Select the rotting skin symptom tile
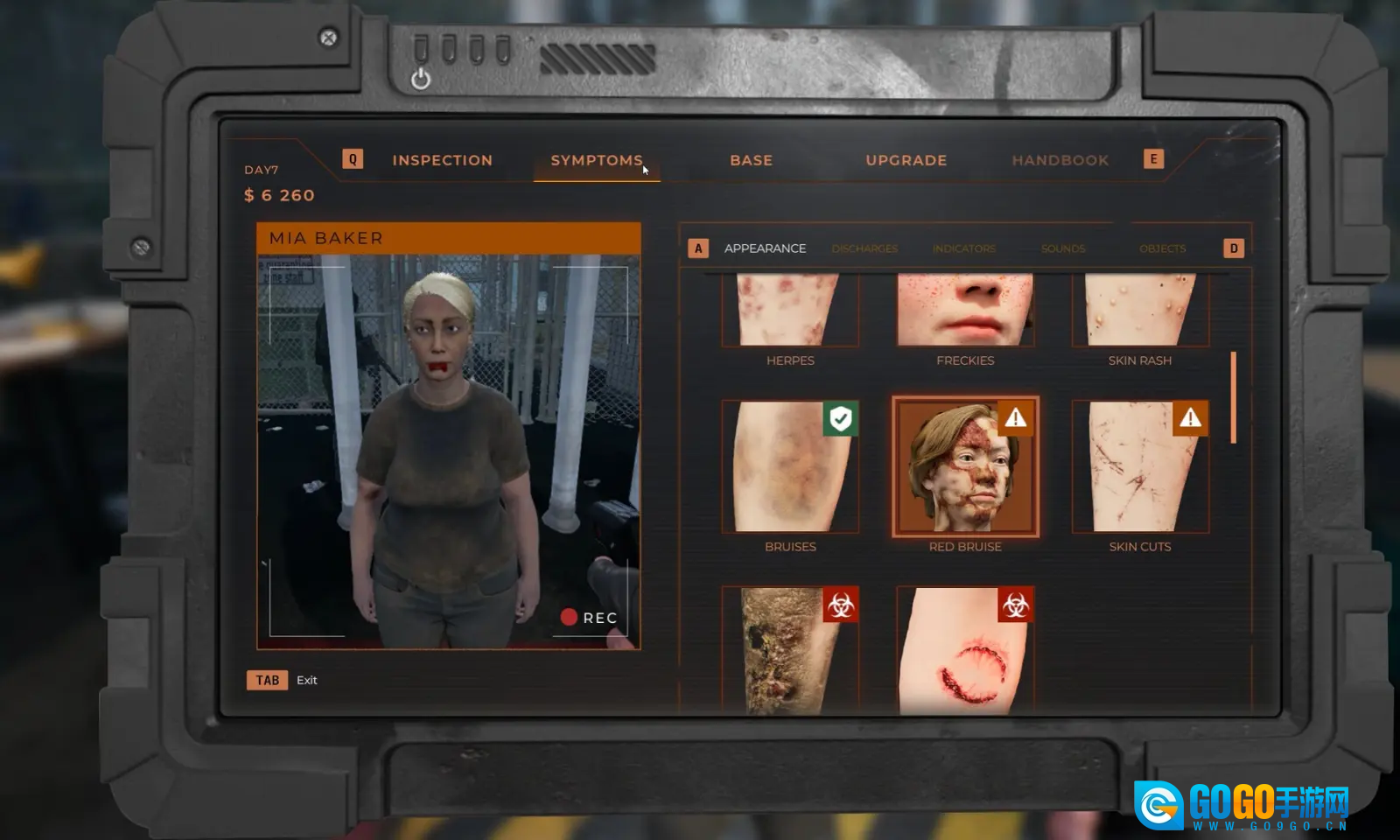 tap(789, 651)
